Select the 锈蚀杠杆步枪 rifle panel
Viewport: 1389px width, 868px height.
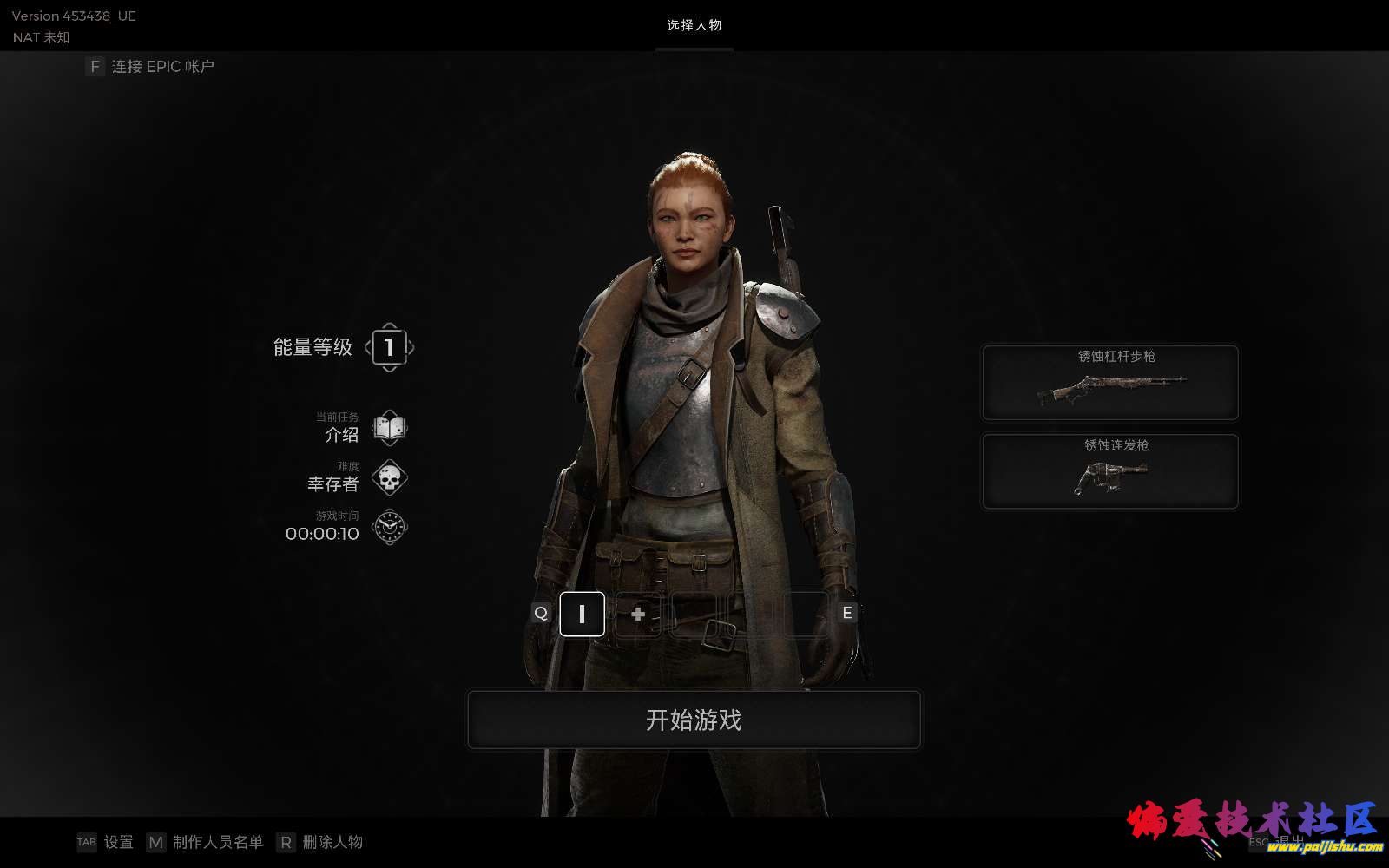point(1109,382)
